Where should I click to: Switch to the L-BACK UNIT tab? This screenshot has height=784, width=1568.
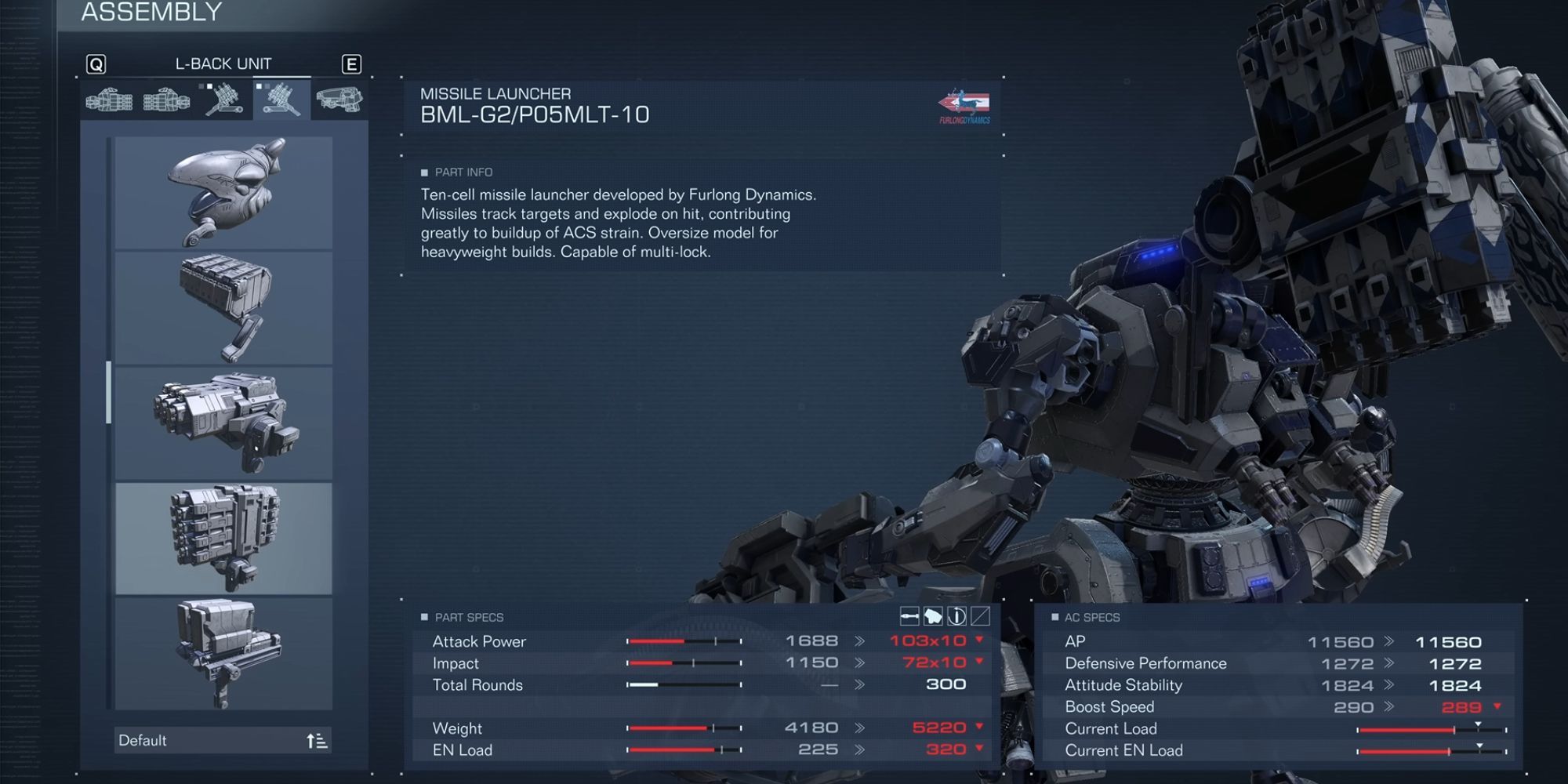(223, 64)
